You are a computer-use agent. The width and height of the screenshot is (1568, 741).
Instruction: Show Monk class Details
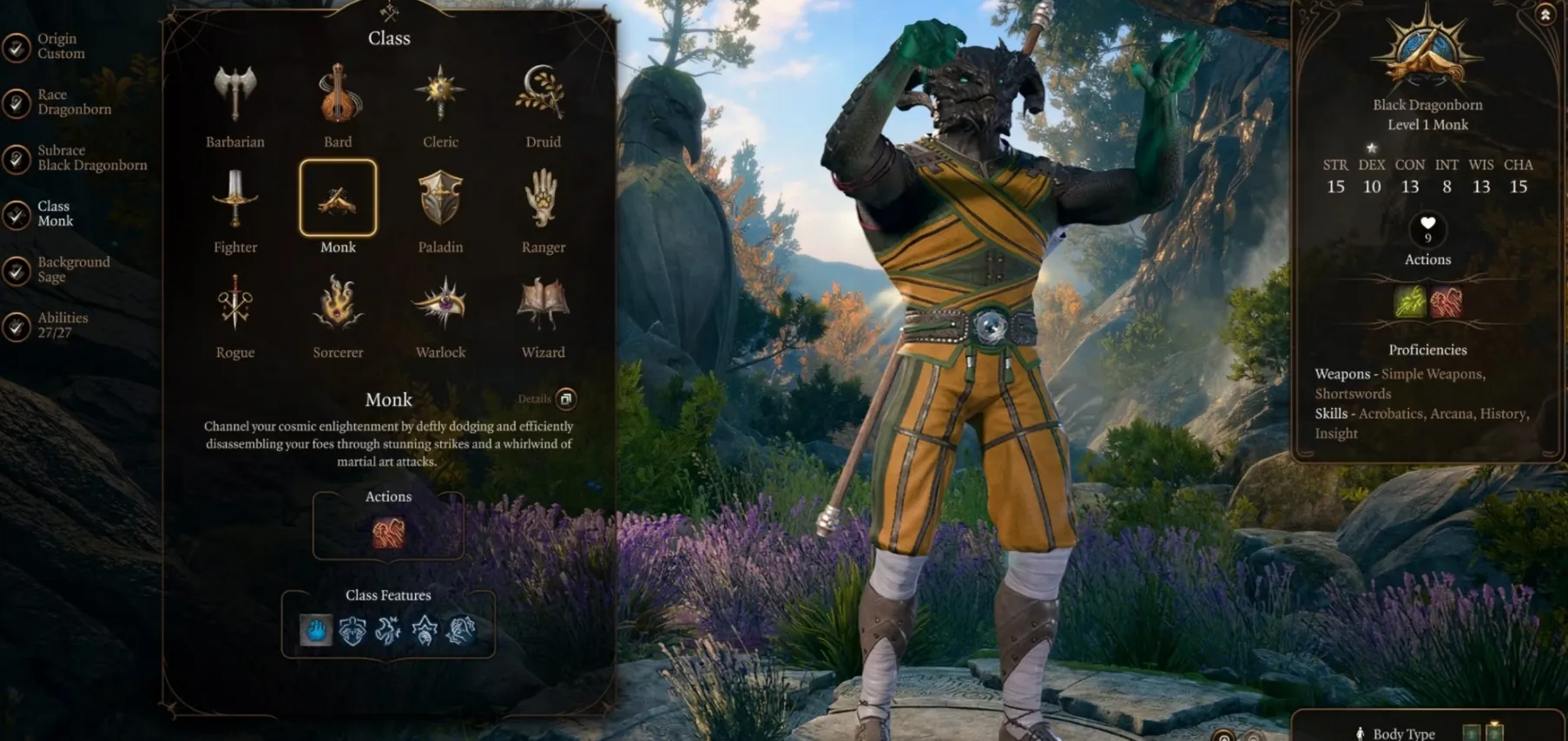(565, 399)
